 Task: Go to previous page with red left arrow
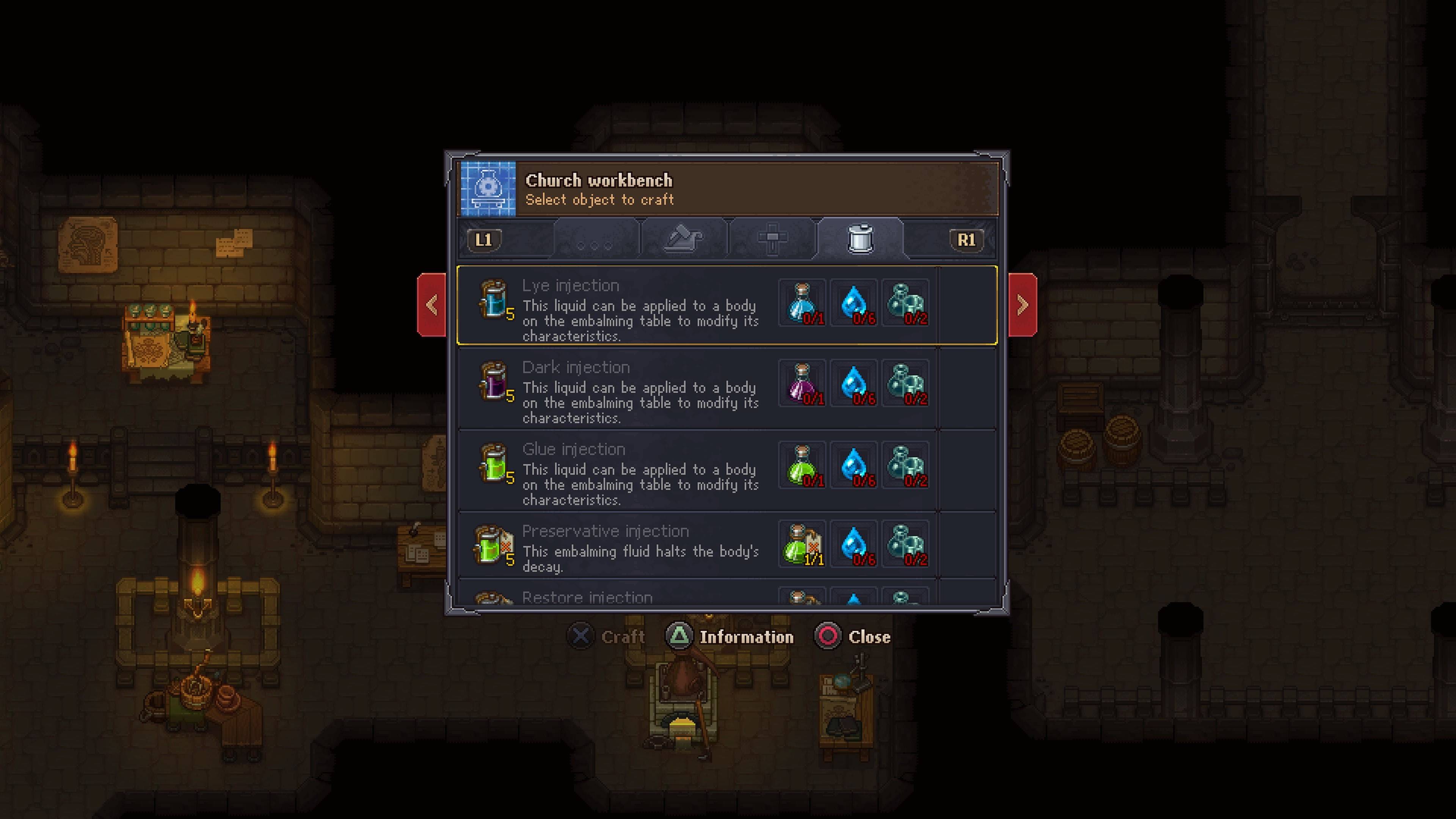tap(432, 305)
